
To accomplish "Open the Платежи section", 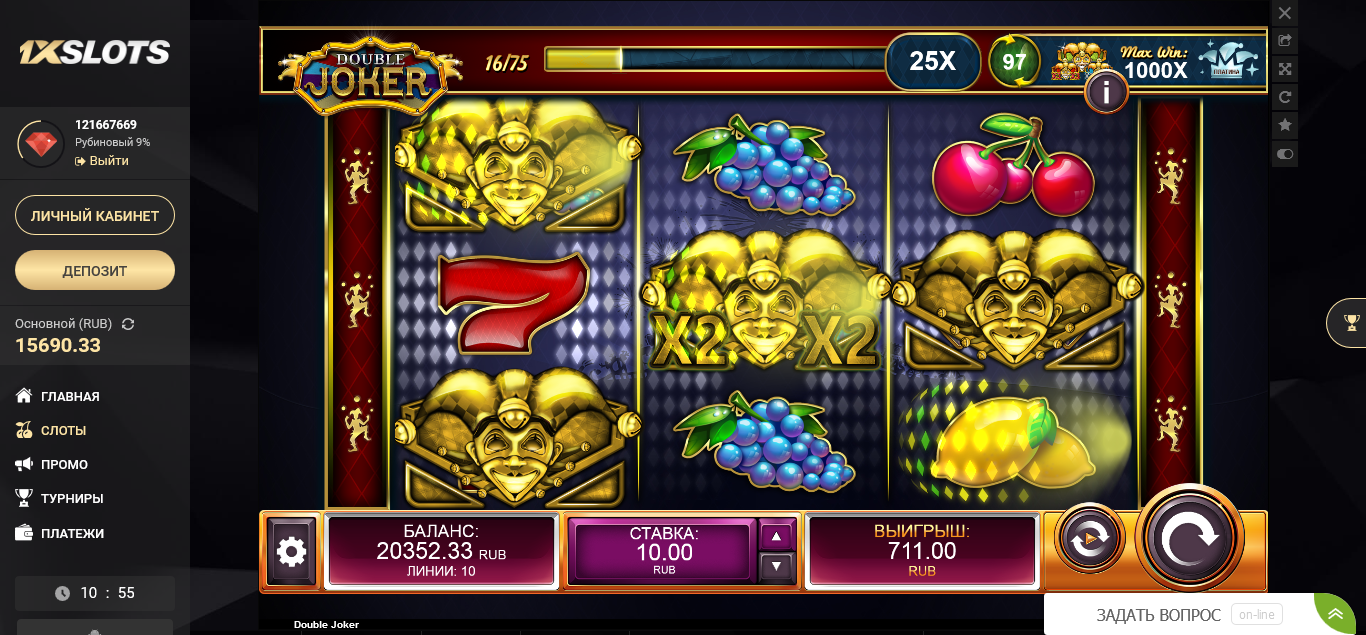I will pos(72,534).
